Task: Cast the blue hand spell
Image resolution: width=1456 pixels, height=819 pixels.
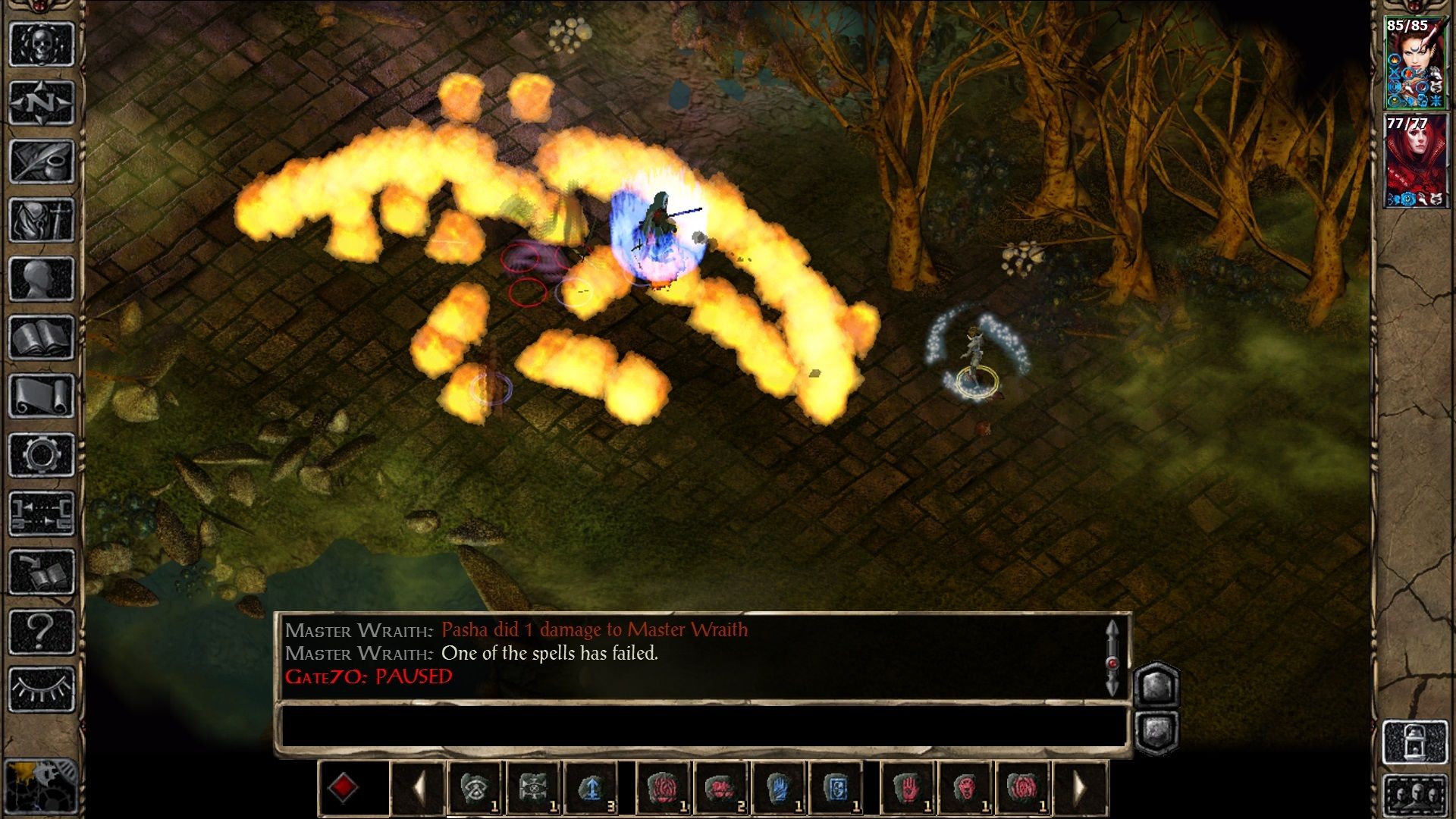Action: [777, 788]
